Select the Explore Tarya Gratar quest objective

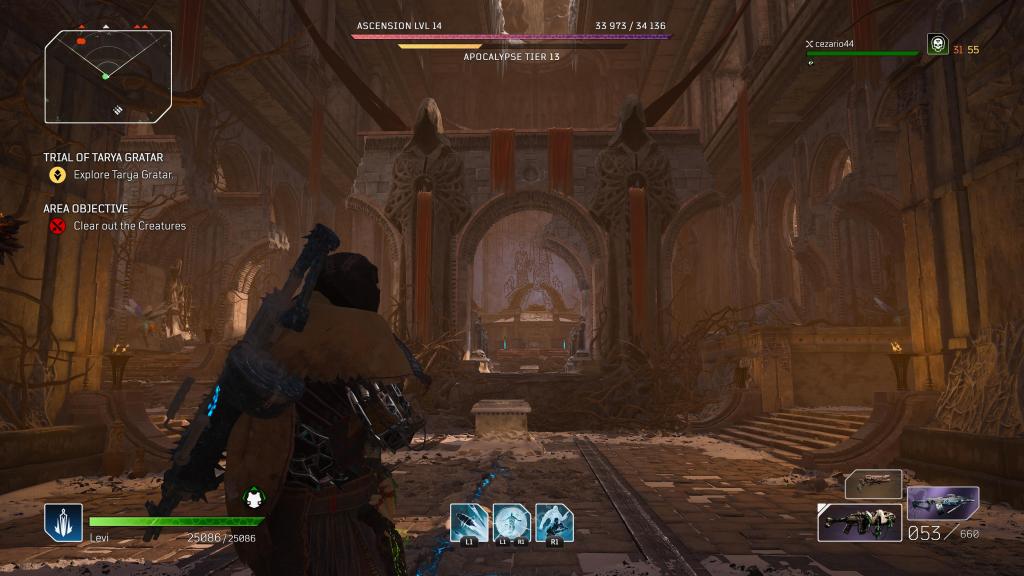point(122,175)
